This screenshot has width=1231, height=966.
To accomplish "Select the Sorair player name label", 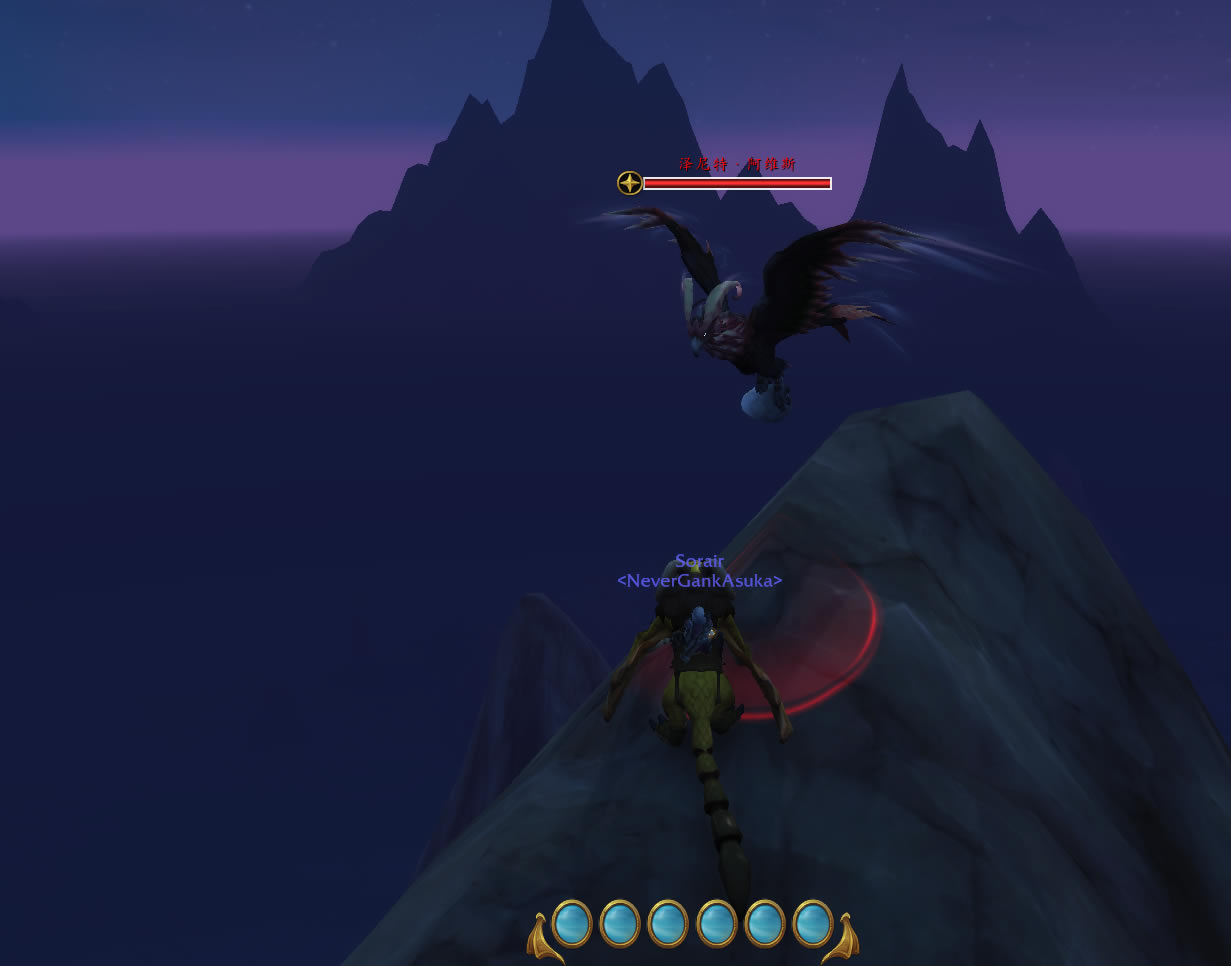I will (x=699, y=561).
